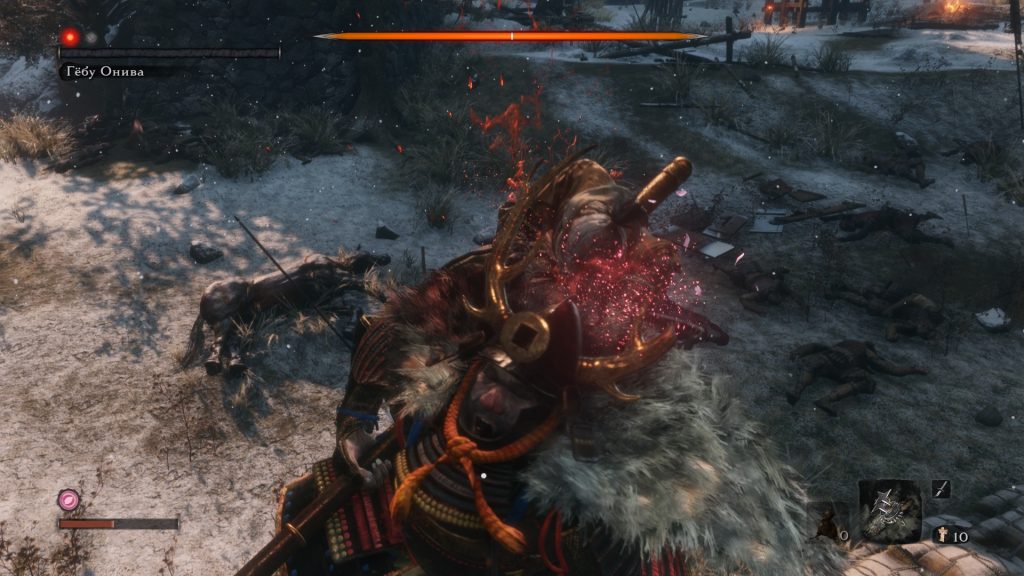
Task: Click the pink resurrection node icon
Action: tap(68, 499)
